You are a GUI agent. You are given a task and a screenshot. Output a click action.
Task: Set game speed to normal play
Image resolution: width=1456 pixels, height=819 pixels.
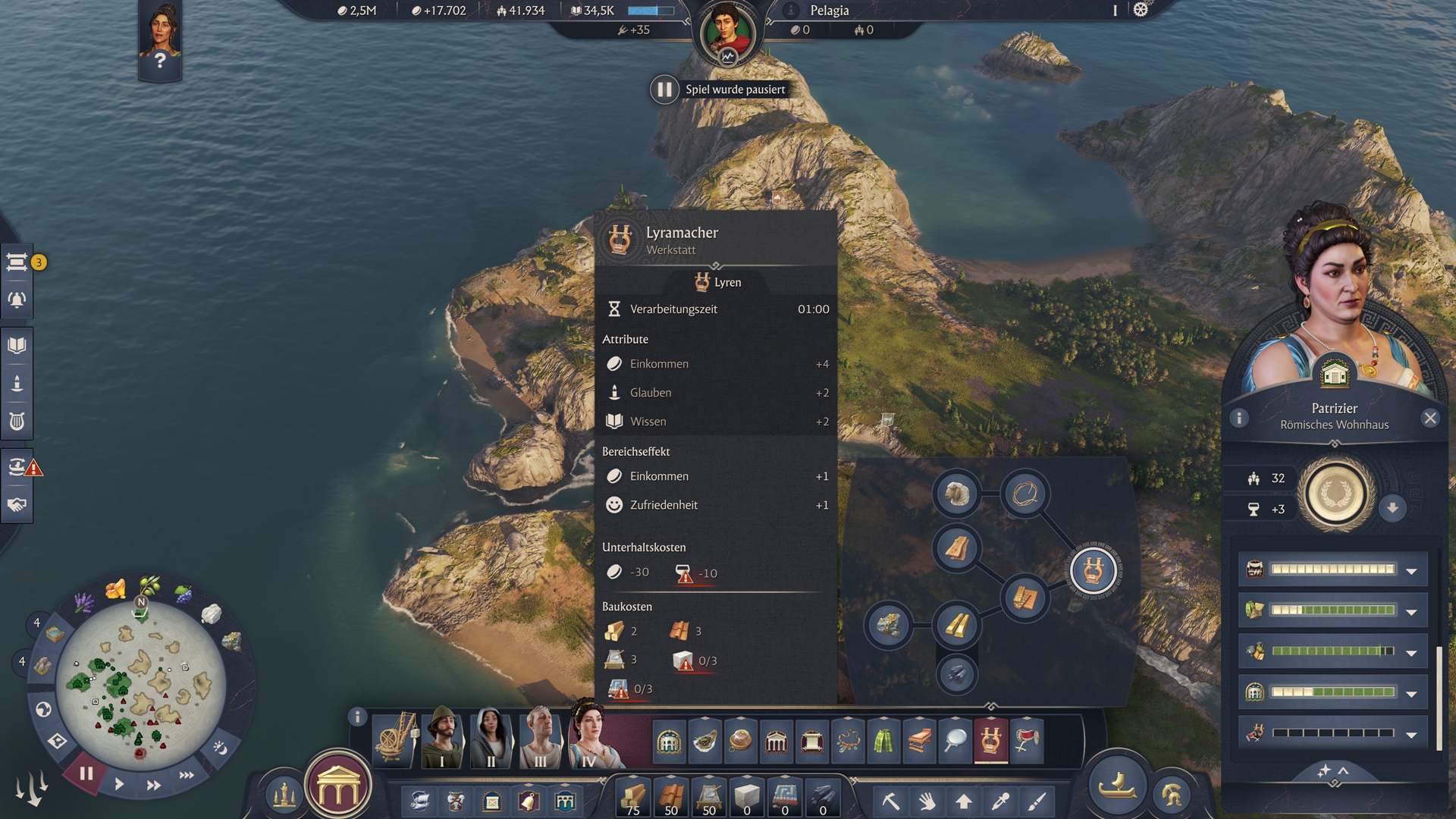[x=119, y=784]
